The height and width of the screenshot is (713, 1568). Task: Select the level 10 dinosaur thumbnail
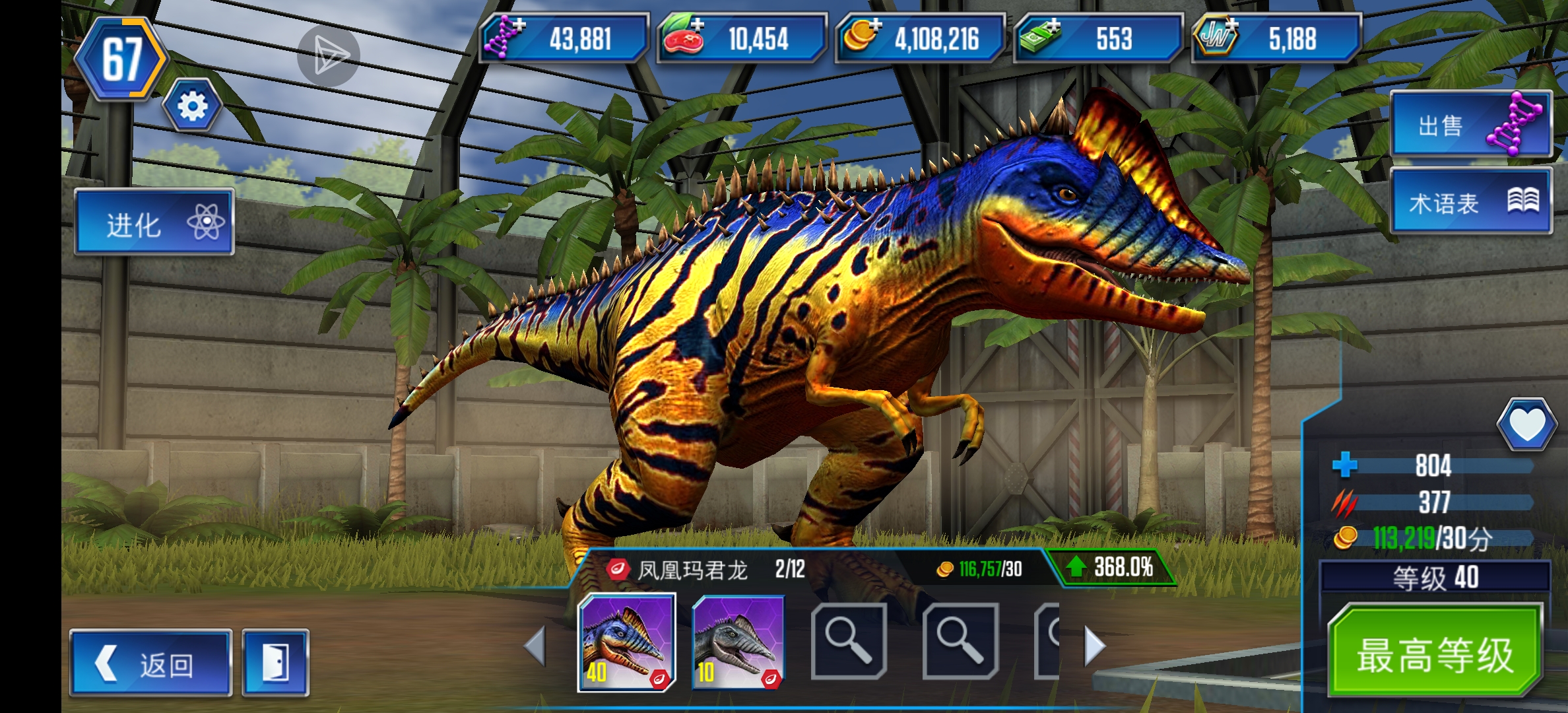(x=738, y=642)
